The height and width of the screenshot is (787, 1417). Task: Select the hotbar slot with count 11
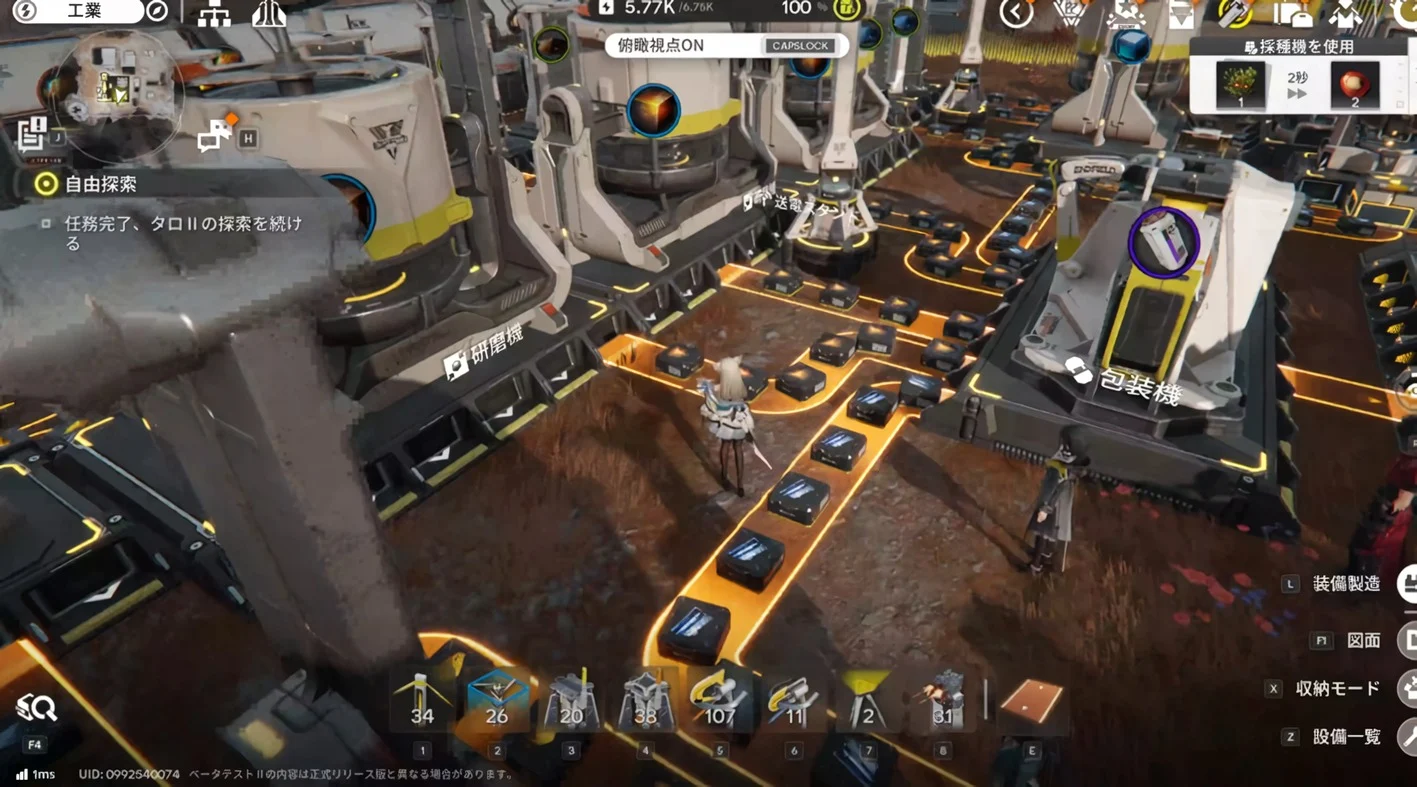point(793,700)
